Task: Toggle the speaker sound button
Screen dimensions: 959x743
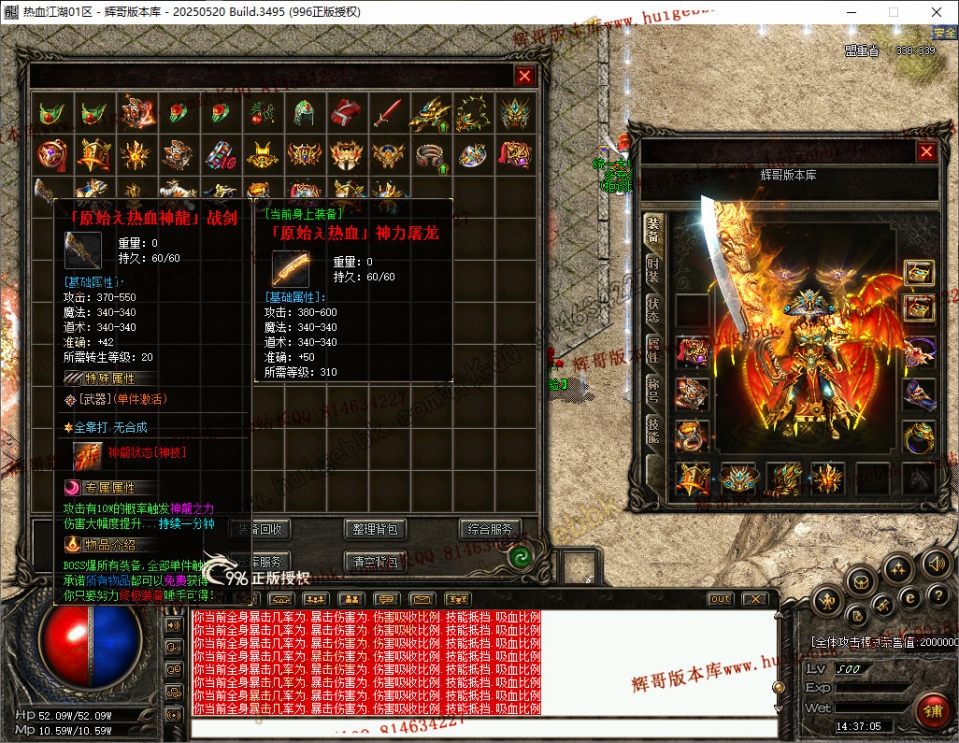Action: pos(936,562)
